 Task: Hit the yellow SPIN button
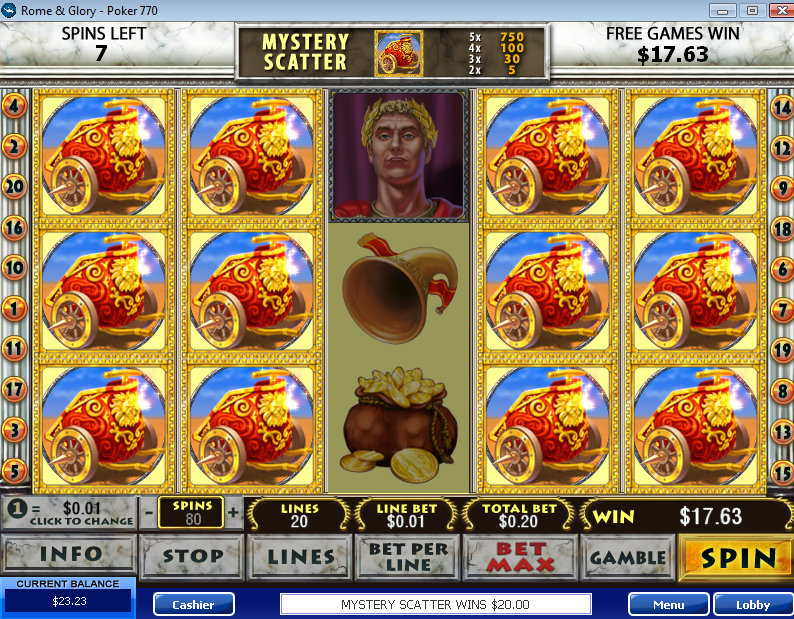click(736, 556)
